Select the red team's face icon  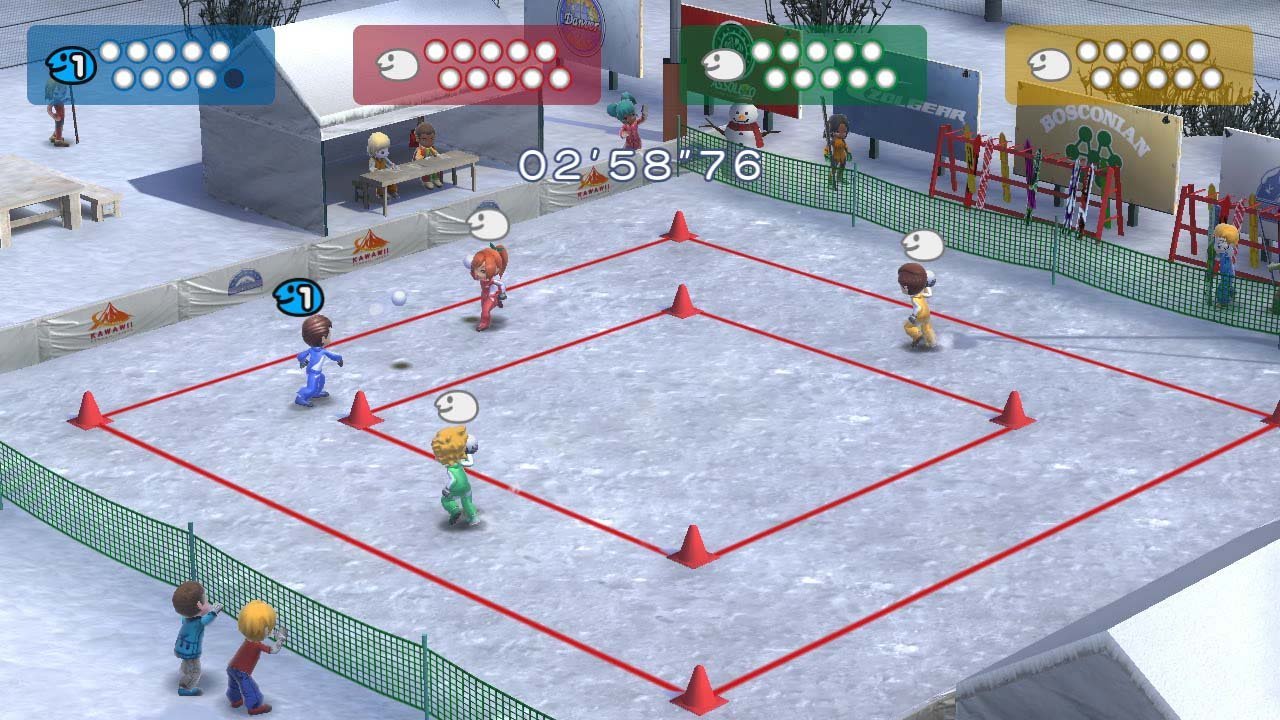pos(398,62)
